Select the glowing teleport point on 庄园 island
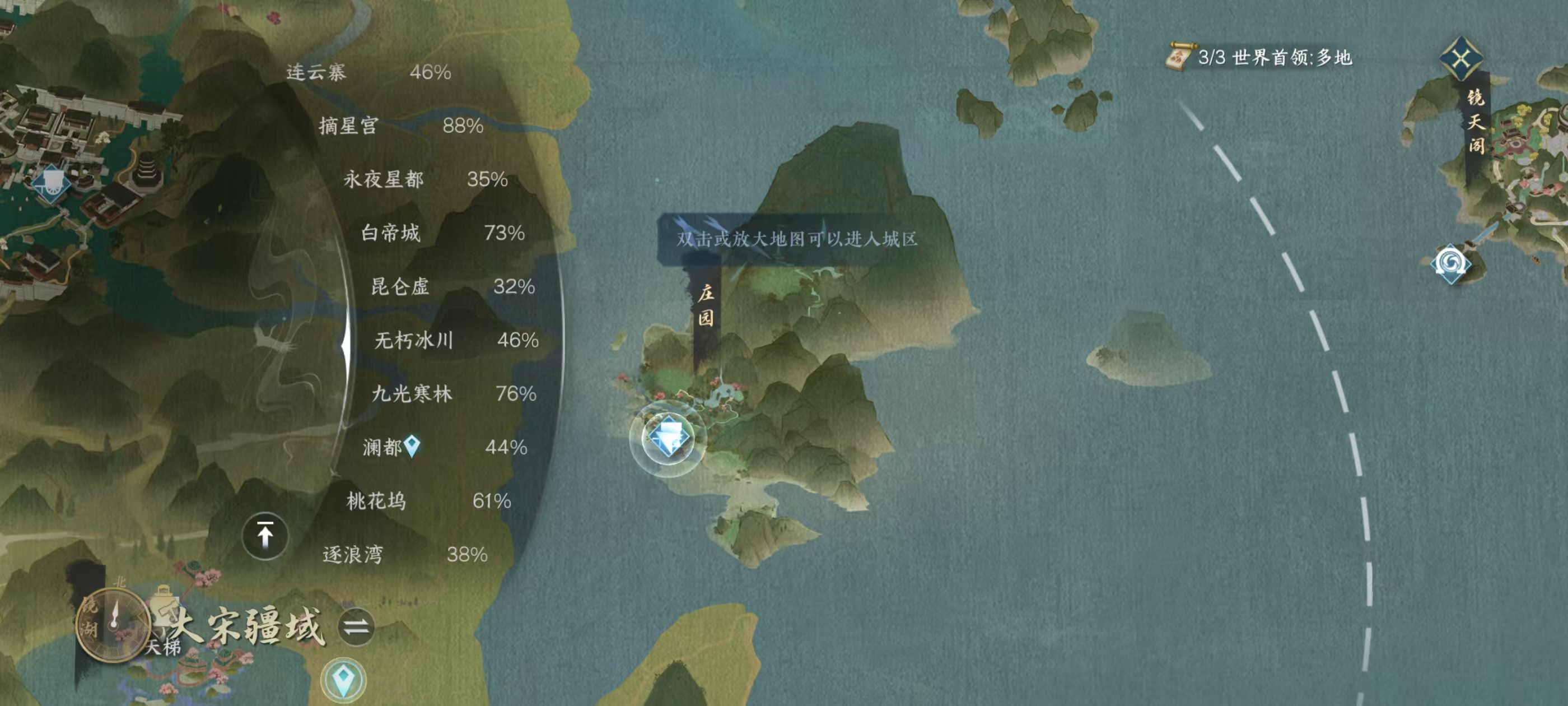1568x706 pixels. 670,436
